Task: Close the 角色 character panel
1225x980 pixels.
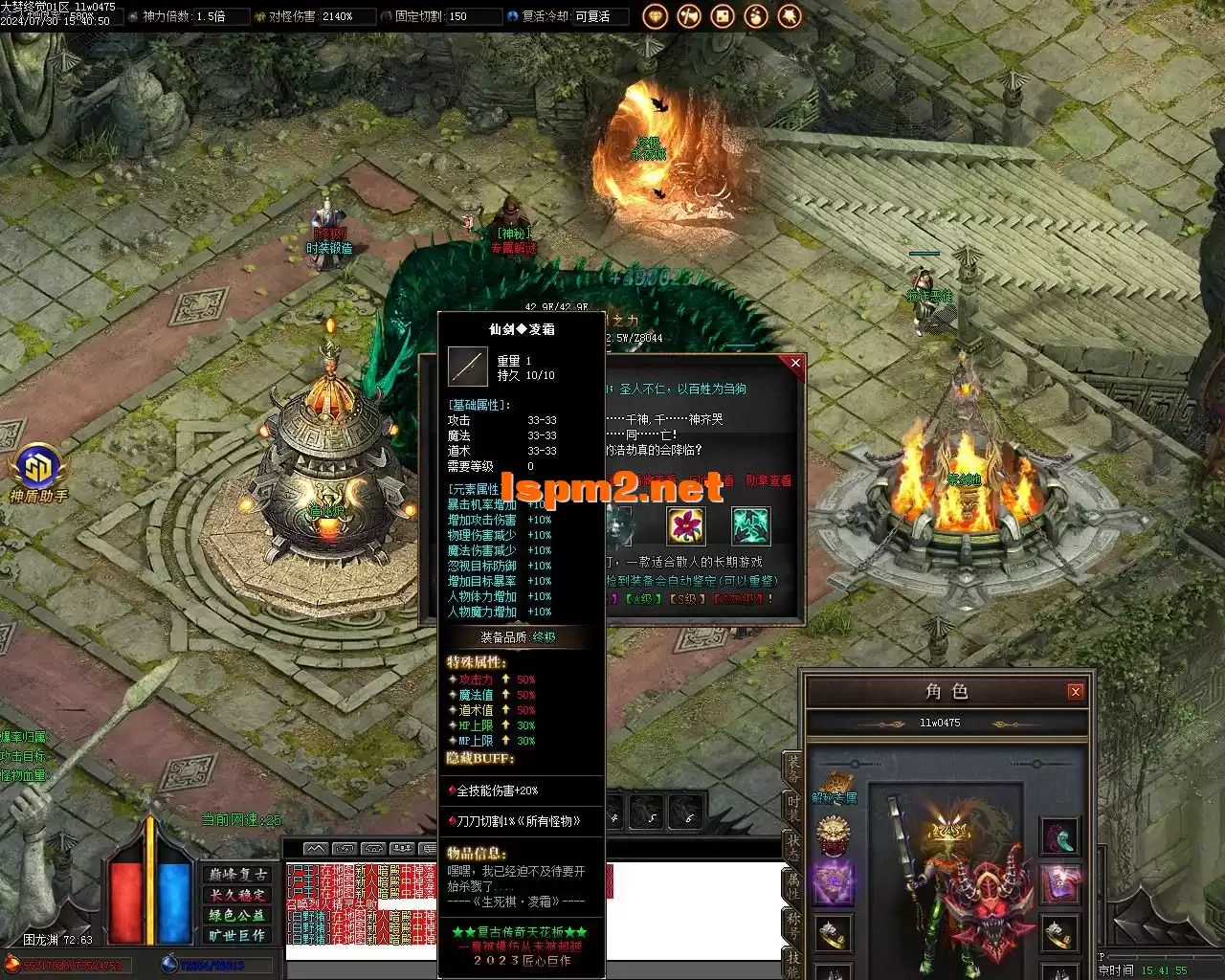Action: point(1075,691)
